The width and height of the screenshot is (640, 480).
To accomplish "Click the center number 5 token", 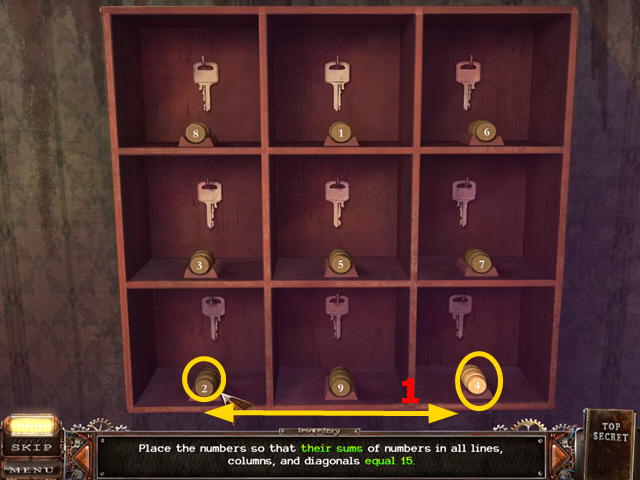I will [x=340, y=264].
